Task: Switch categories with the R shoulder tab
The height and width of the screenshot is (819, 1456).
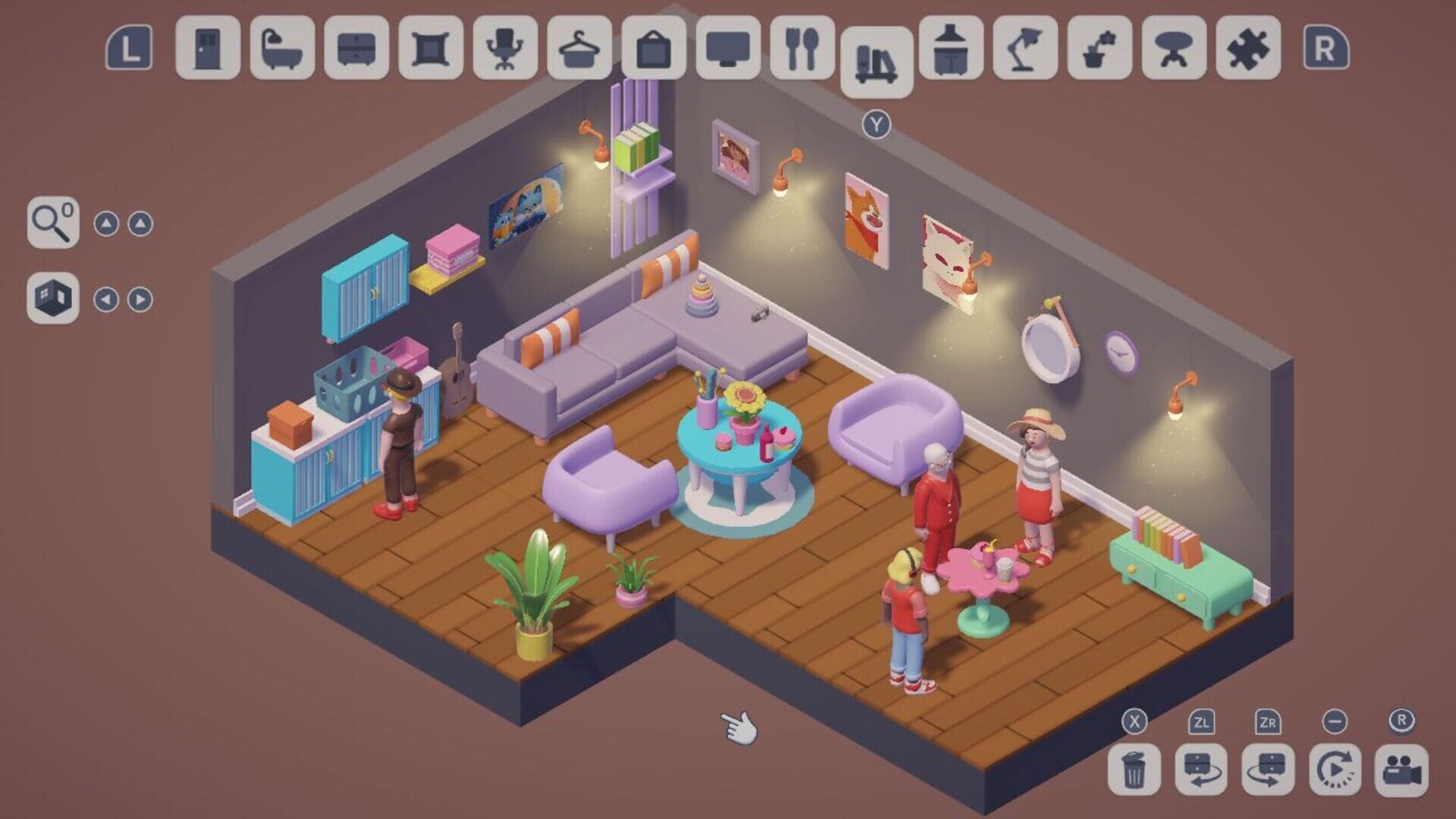Action: pyautogui.click(x=1328, y=47)
